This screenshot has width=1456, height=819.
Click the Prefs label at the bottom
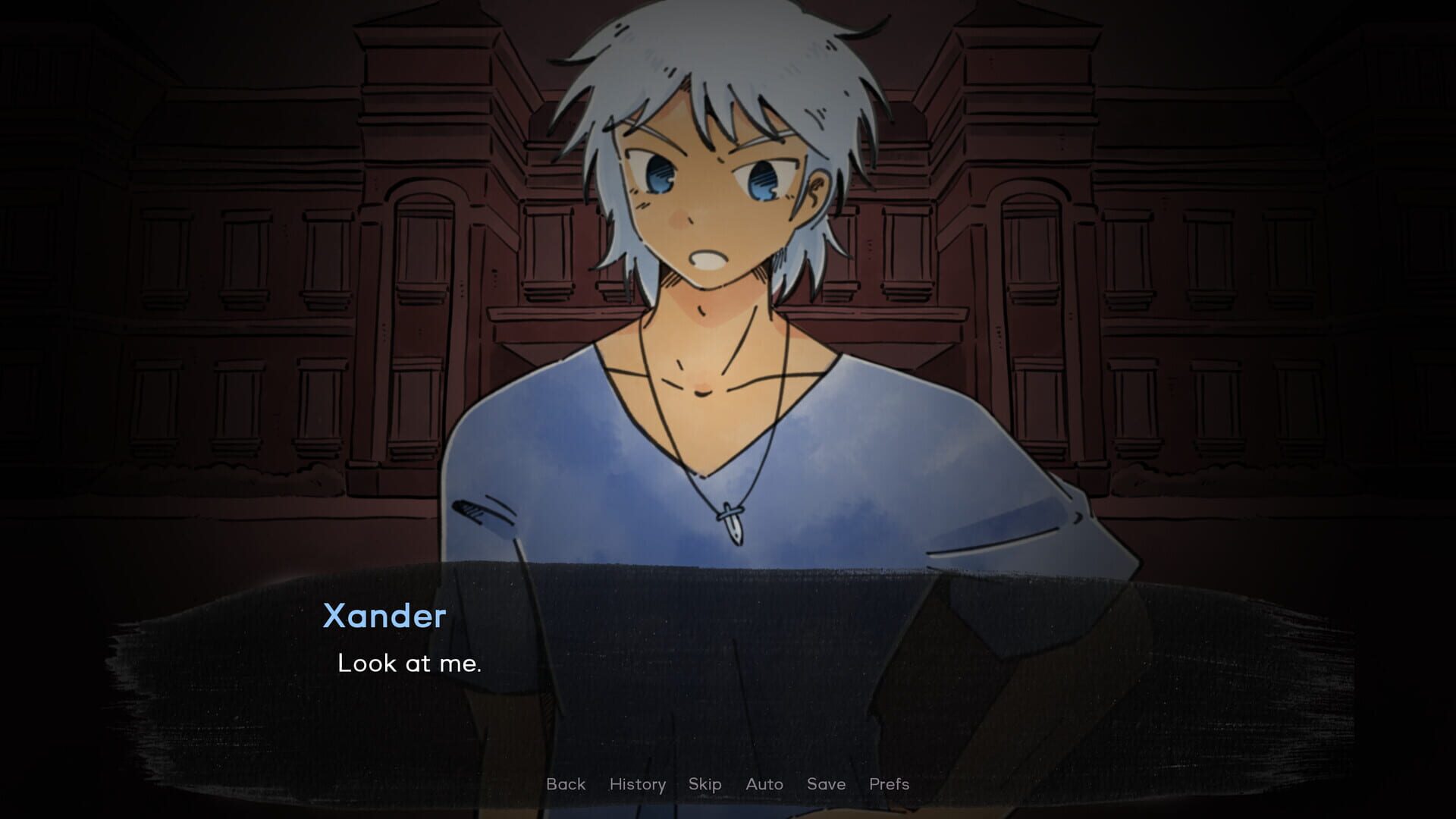pos(889,784)
